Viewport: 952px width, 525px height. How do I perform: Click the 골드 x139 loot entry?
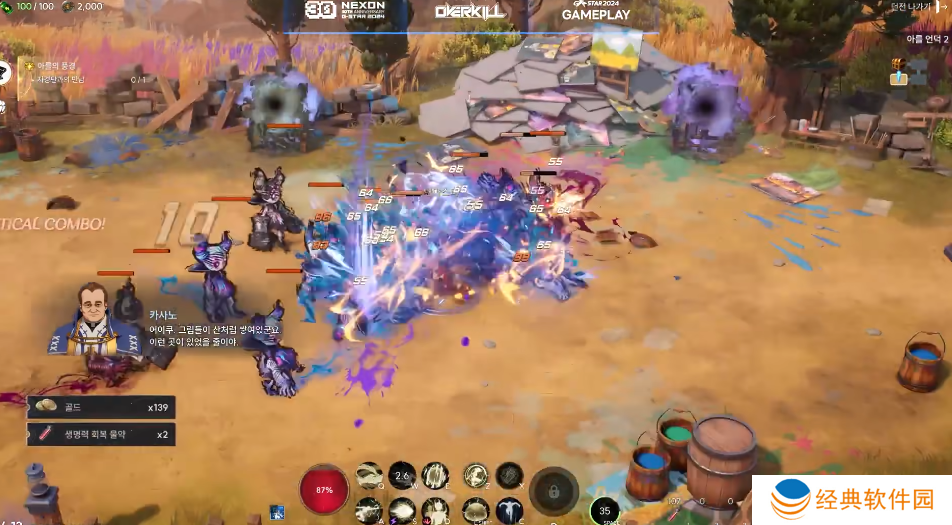101,407
